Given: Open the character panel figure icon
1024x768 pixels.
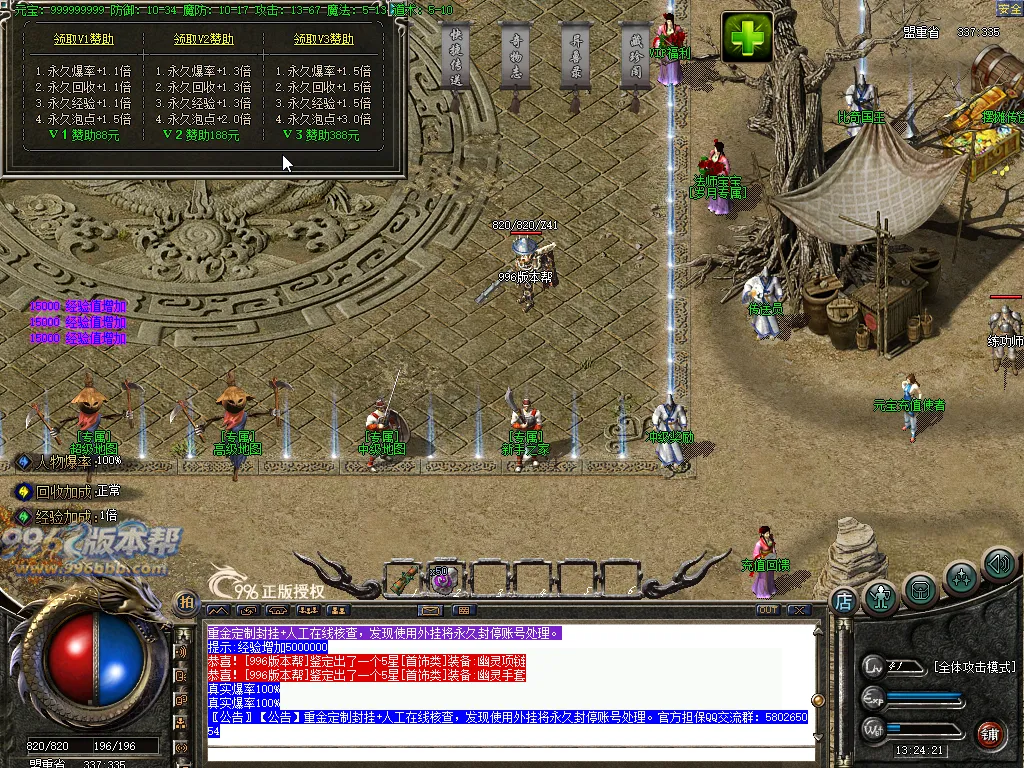Looking at the screenshot, I should (x=880, y=597).
